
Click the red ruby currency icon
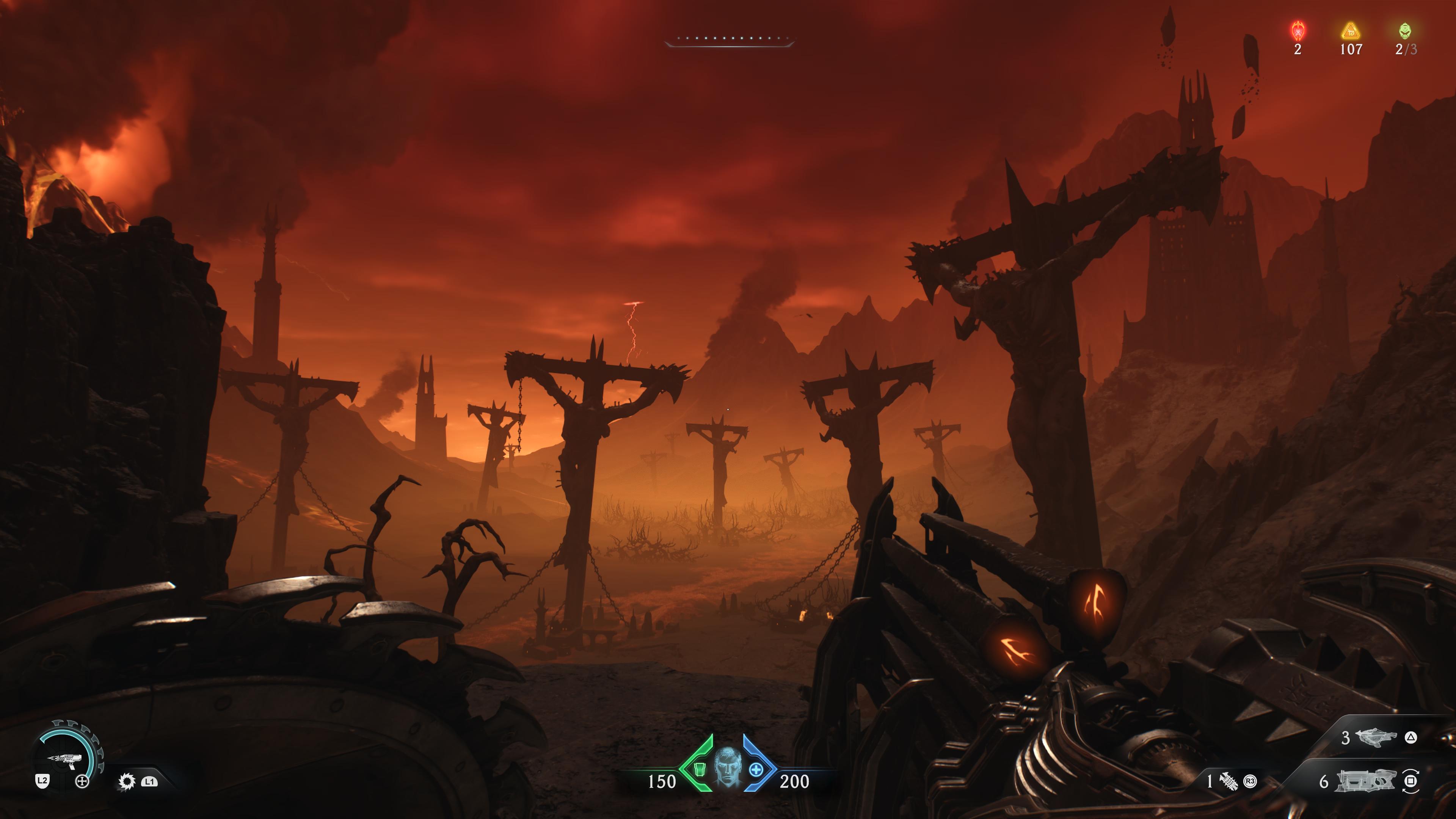point(1298,30)
